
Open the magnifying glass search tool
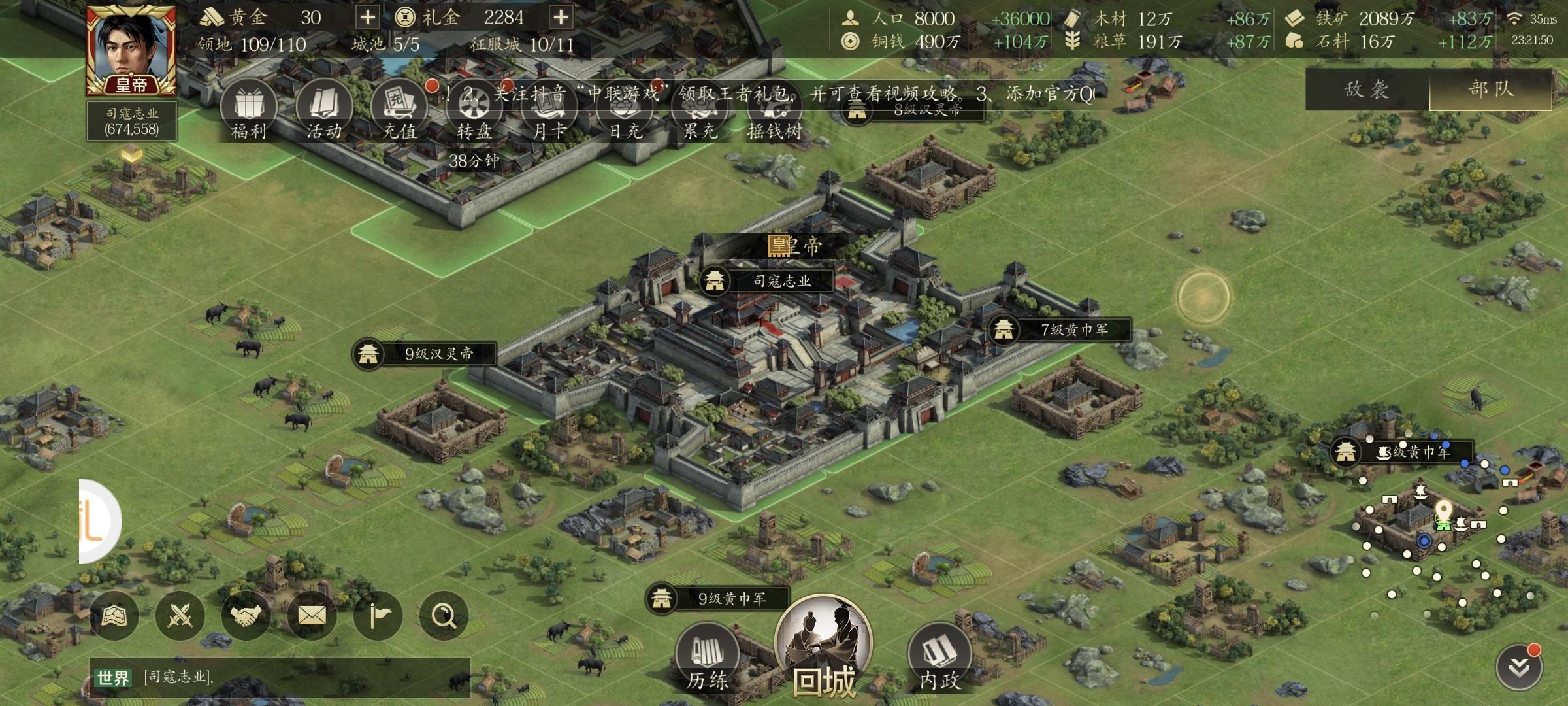pyautogui.click(x=444, y=616)
